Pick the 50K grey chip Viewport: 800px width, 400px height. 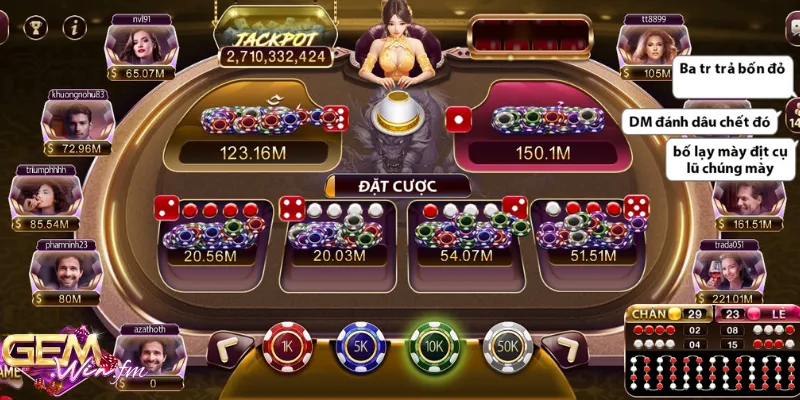pyautogui.click(x=508, y=347)
